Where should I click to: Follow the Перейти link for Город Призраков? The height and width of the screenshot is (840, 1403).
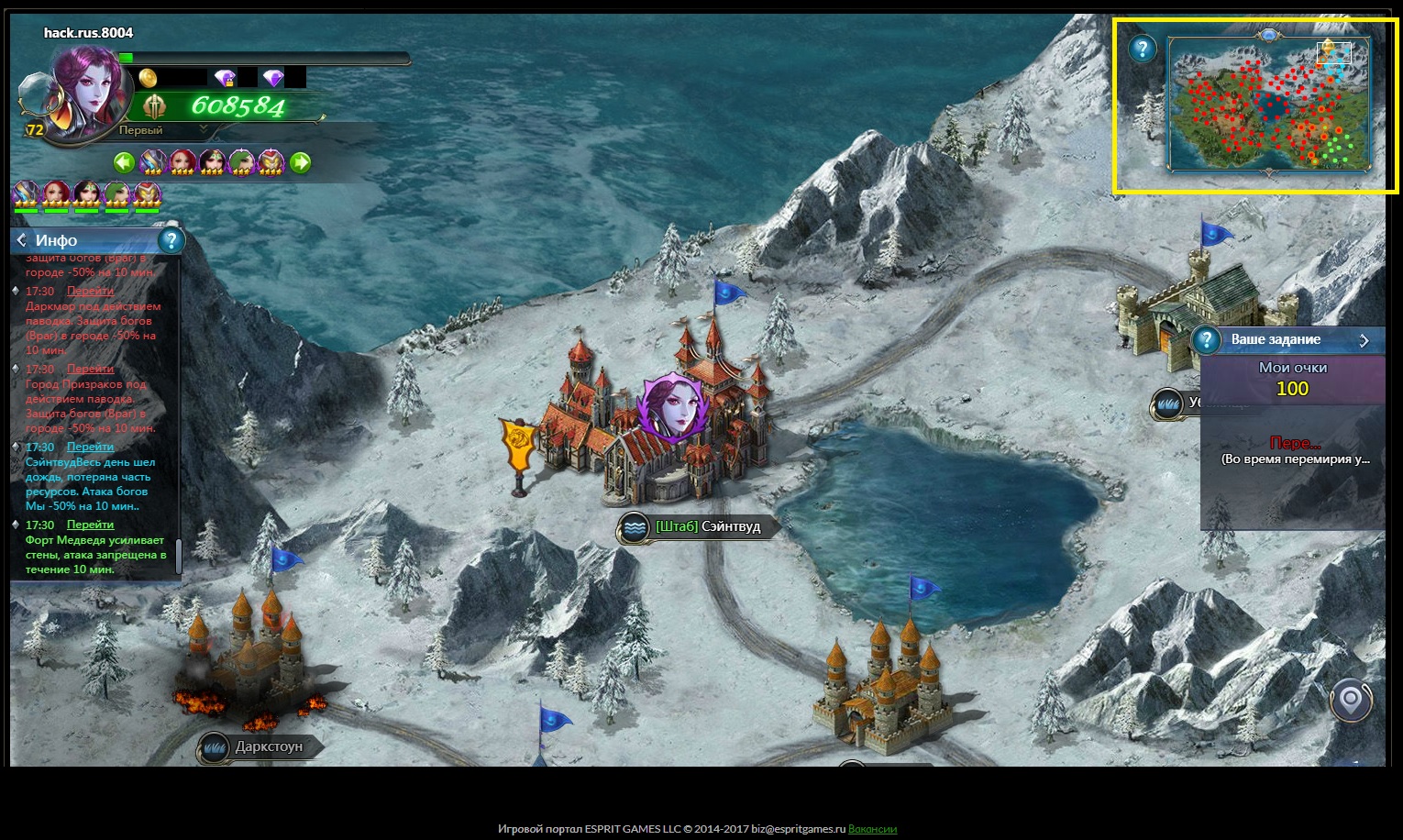pos(90,369)
